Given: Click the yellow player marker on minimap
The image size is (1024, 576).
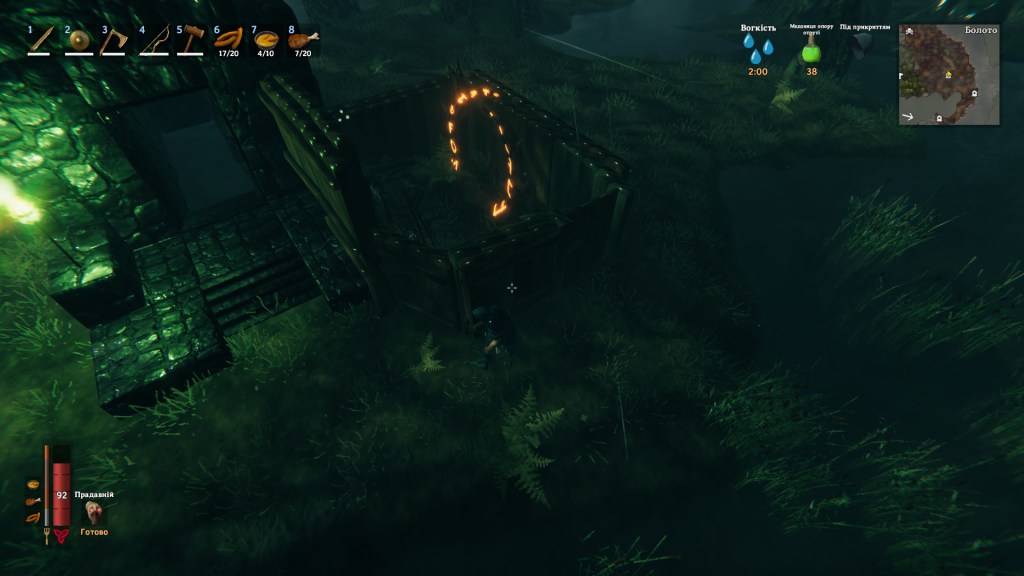Looking at the screenshot, I should point(947,75).
